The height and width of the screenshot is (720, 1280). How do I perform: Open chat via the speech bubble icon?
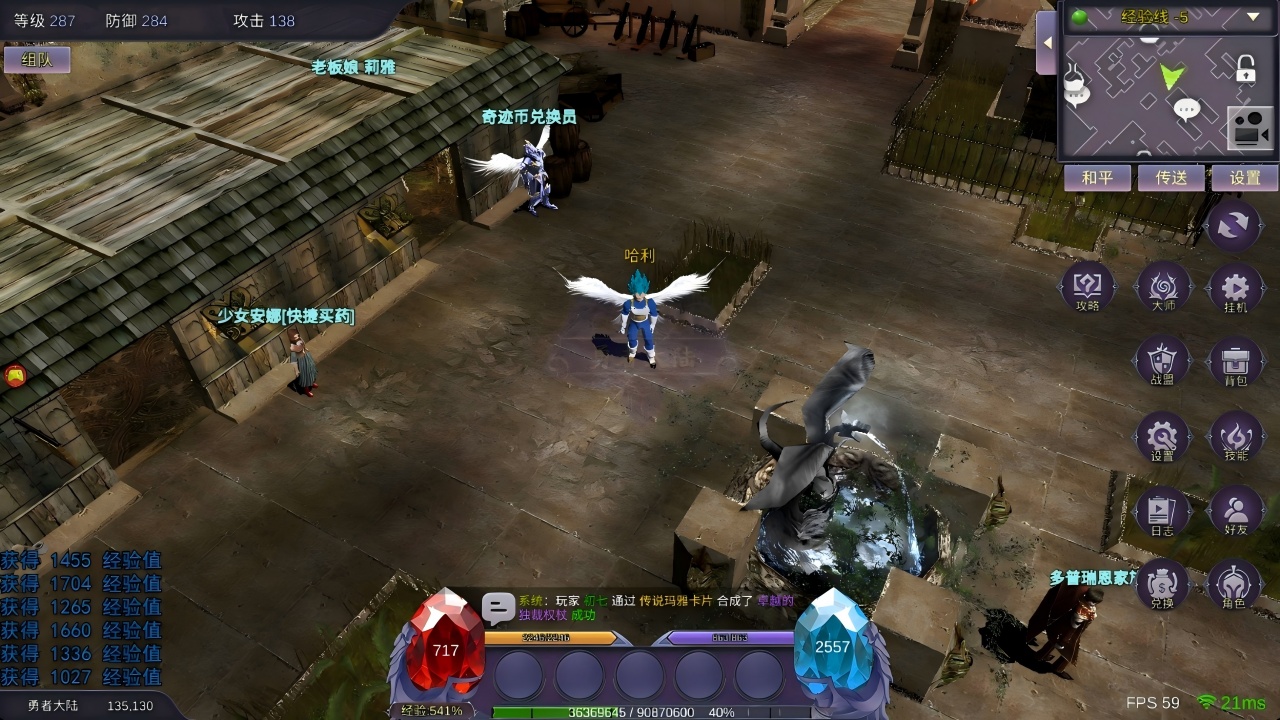coord(498,608)
